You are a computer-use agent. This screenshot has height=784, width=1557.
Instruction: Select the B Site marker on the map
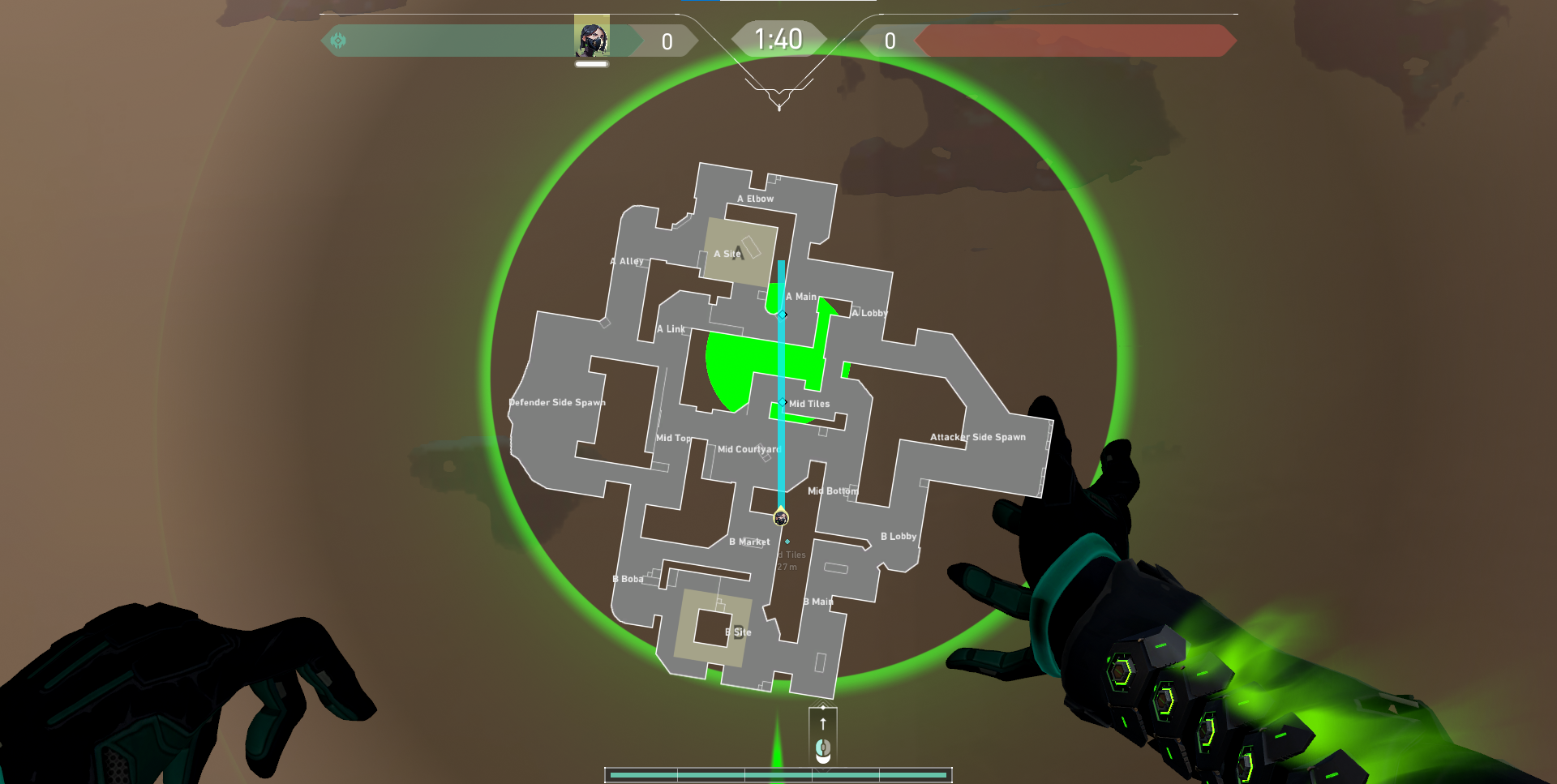tap(738, 632)
